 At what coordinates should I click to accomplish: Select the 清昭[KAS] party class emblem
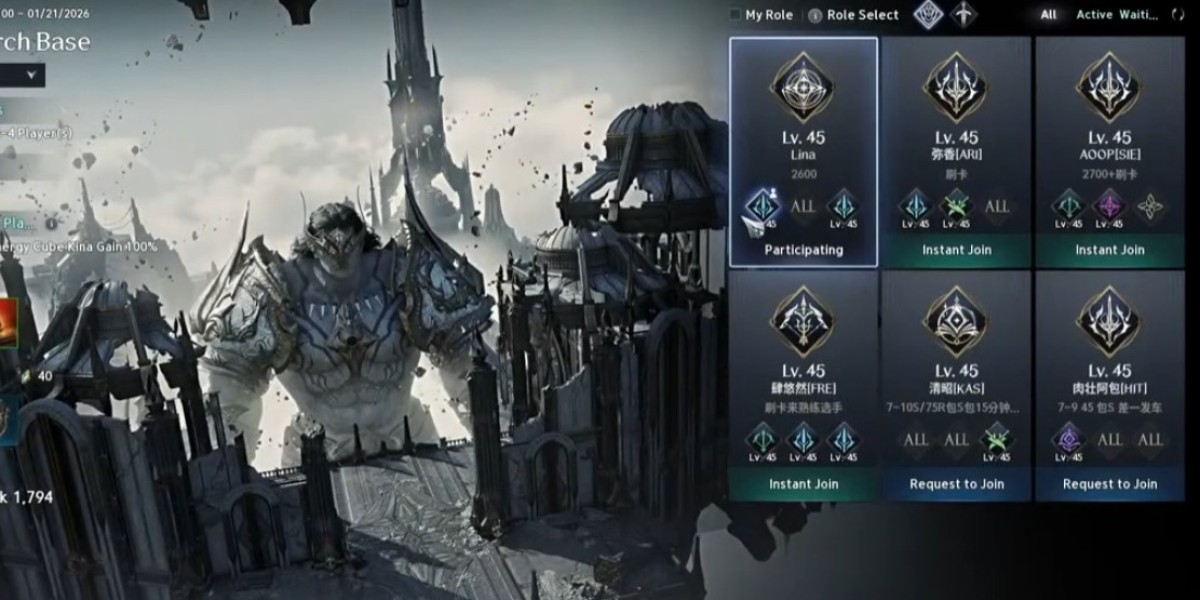(956, 322)
